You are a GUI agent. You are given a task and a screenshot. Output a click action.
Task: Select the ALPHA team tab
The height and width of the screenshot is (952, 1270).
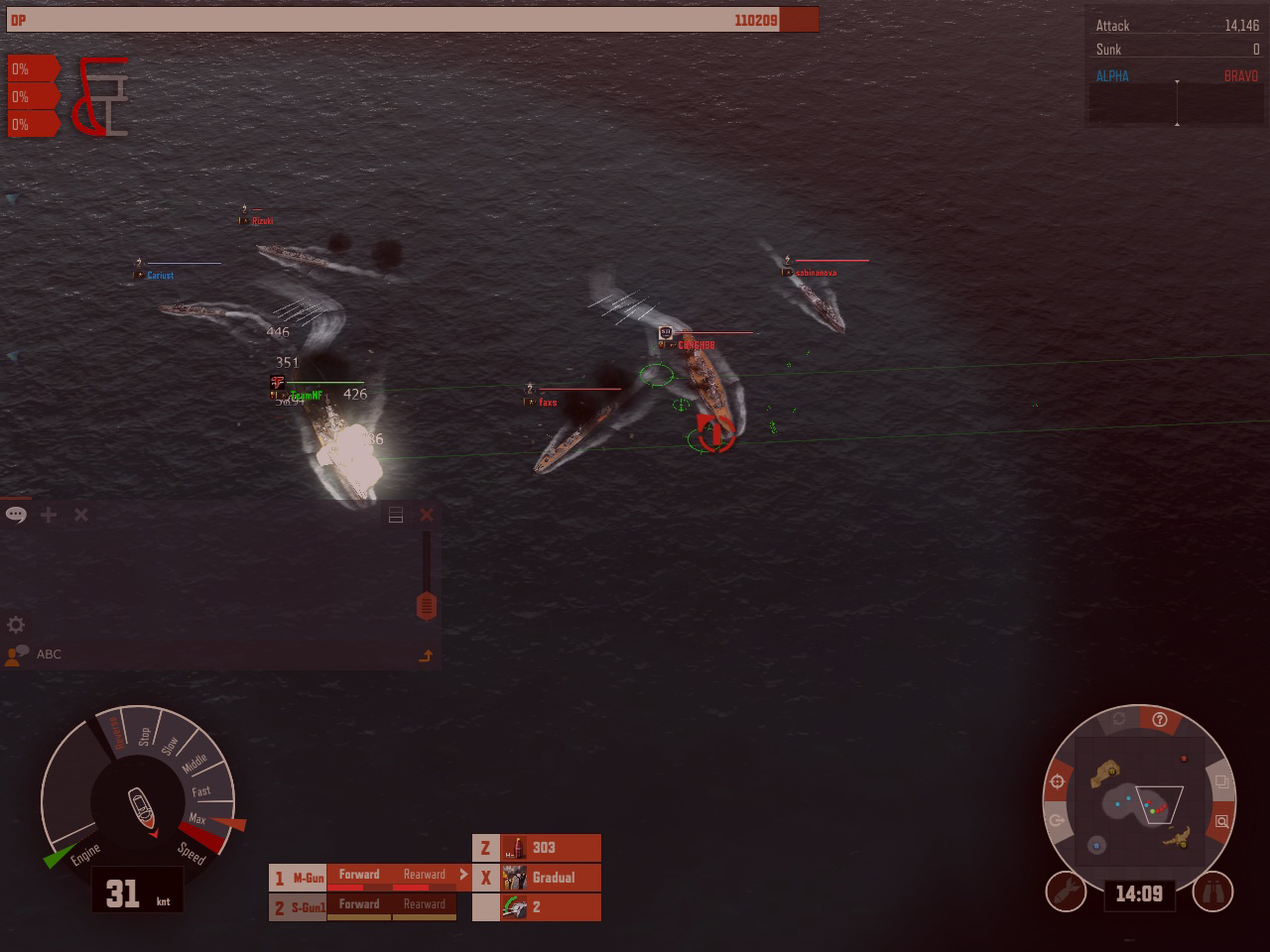tap(1111, 75)
